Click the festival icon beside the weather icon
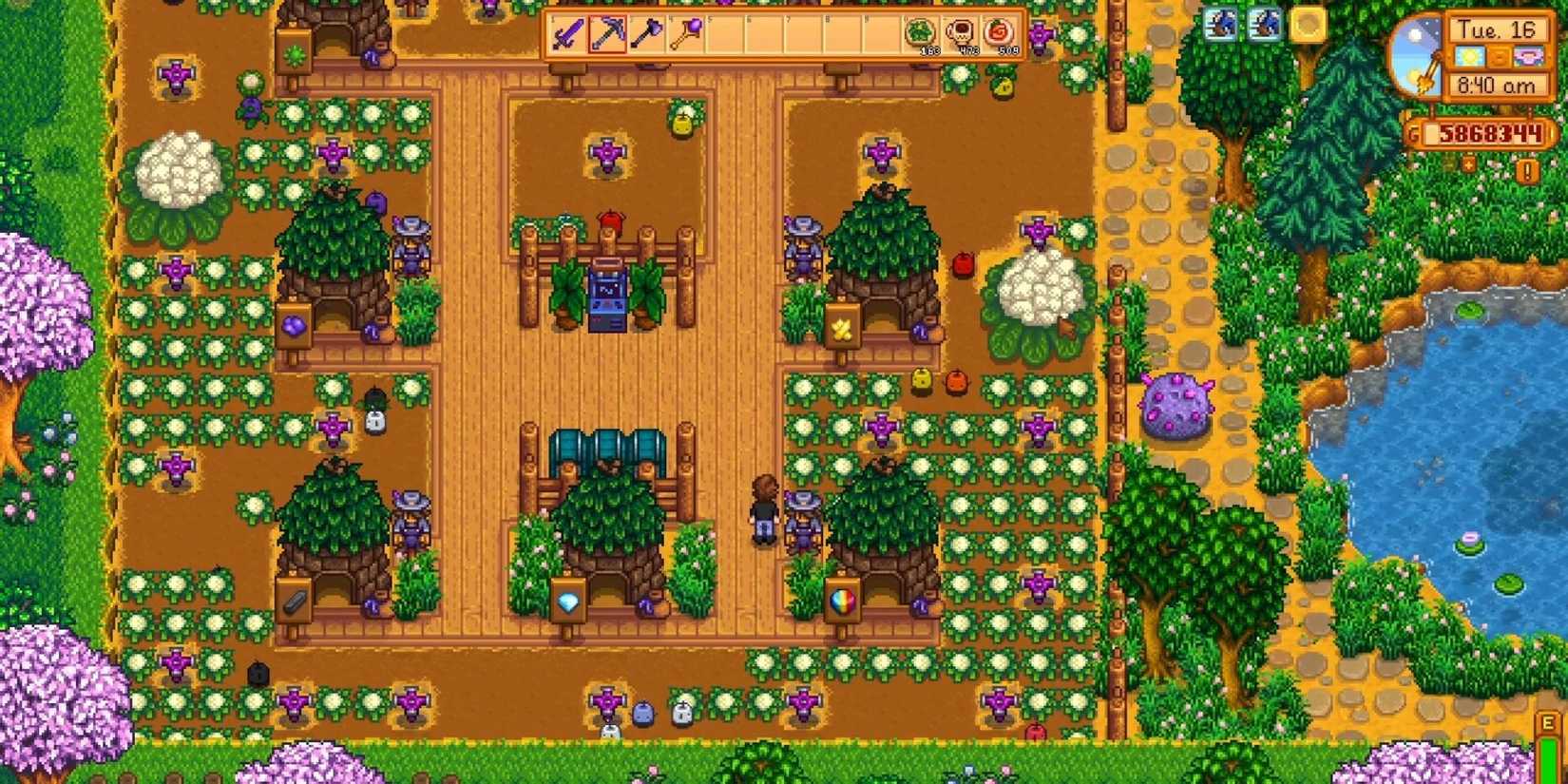Screen dimensions: 1568x784 [1530, 57]
